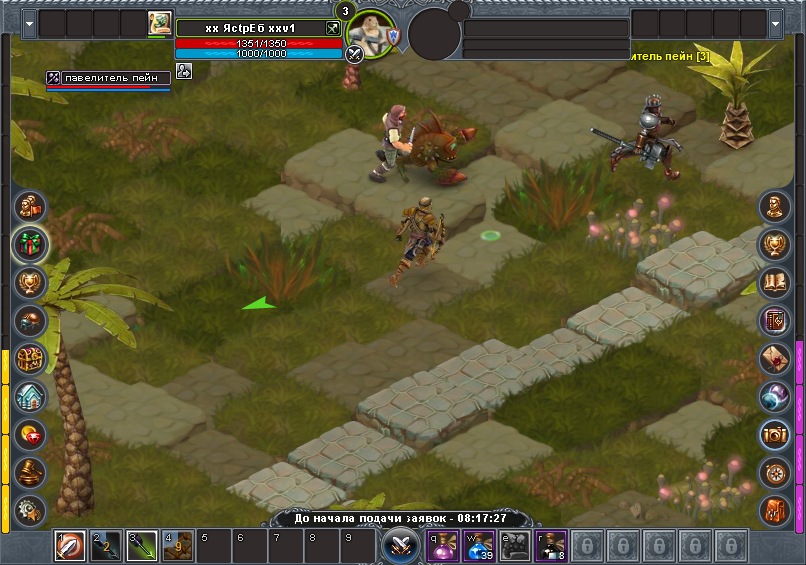Open the green gift box menu

30,244
